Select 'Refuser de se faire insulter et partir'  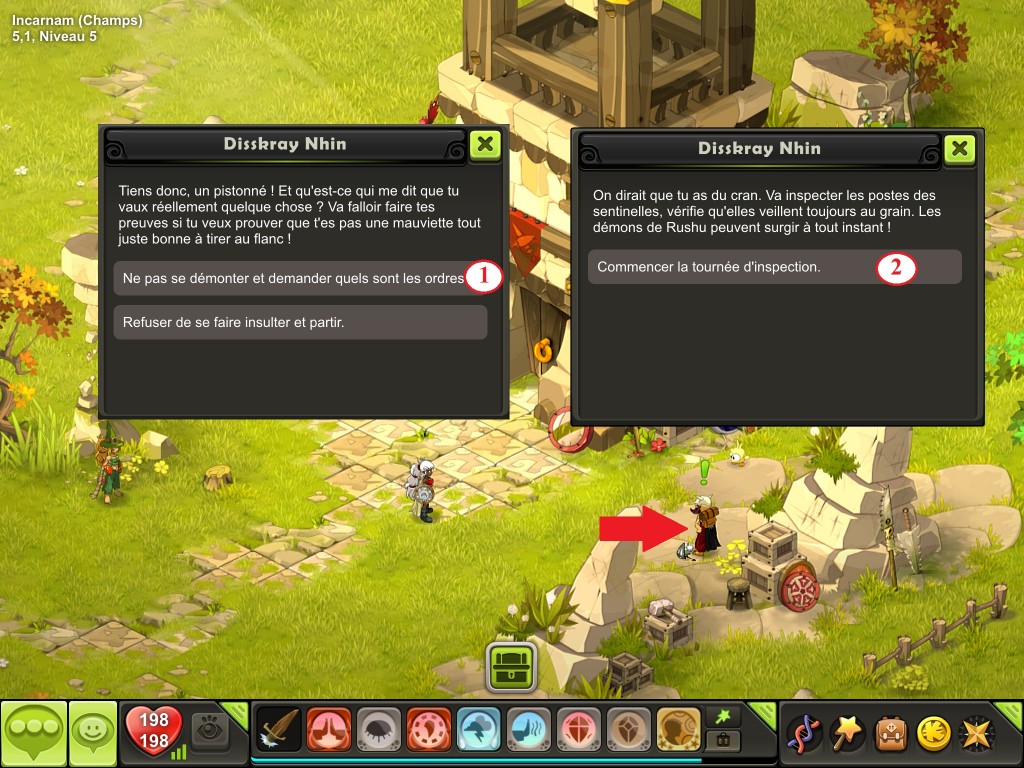point(300,322)
